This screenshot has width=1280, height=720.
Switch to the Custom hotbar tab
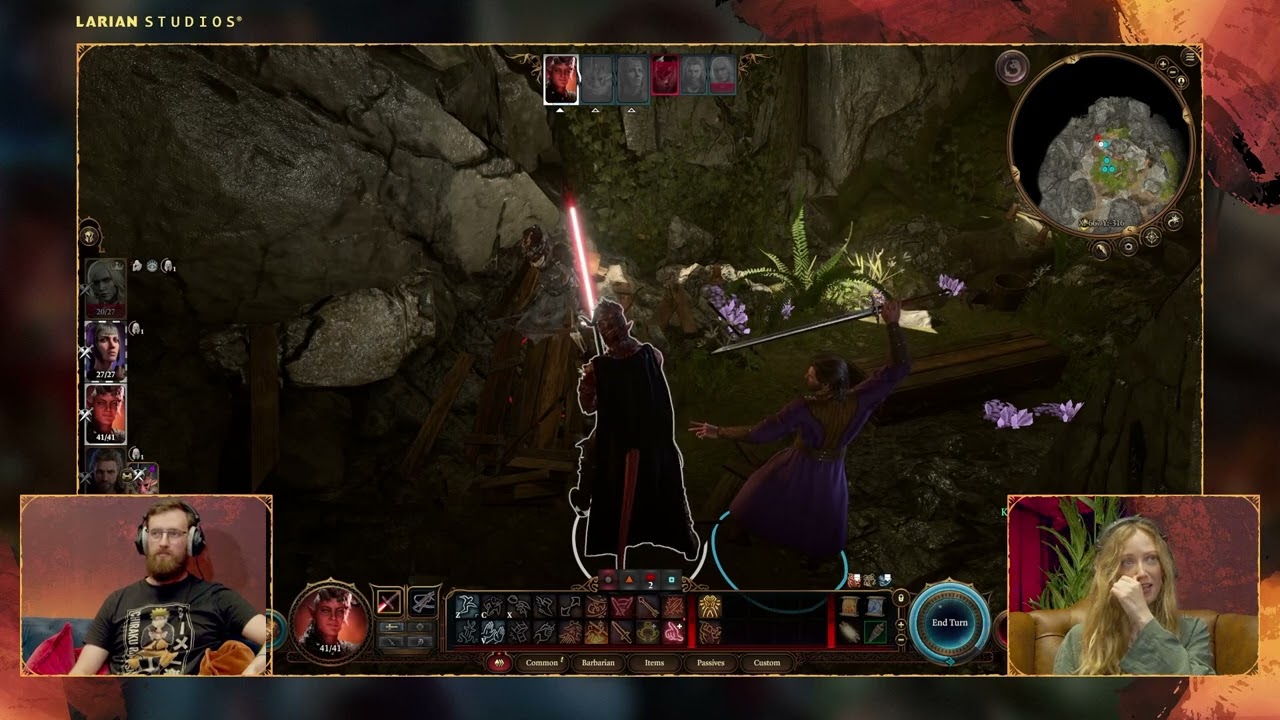point(767,663)
